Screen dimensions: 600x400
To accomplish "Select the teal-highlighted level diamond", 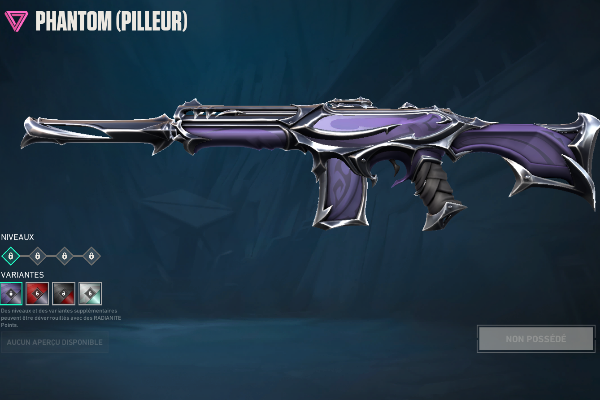I will 11,255.
